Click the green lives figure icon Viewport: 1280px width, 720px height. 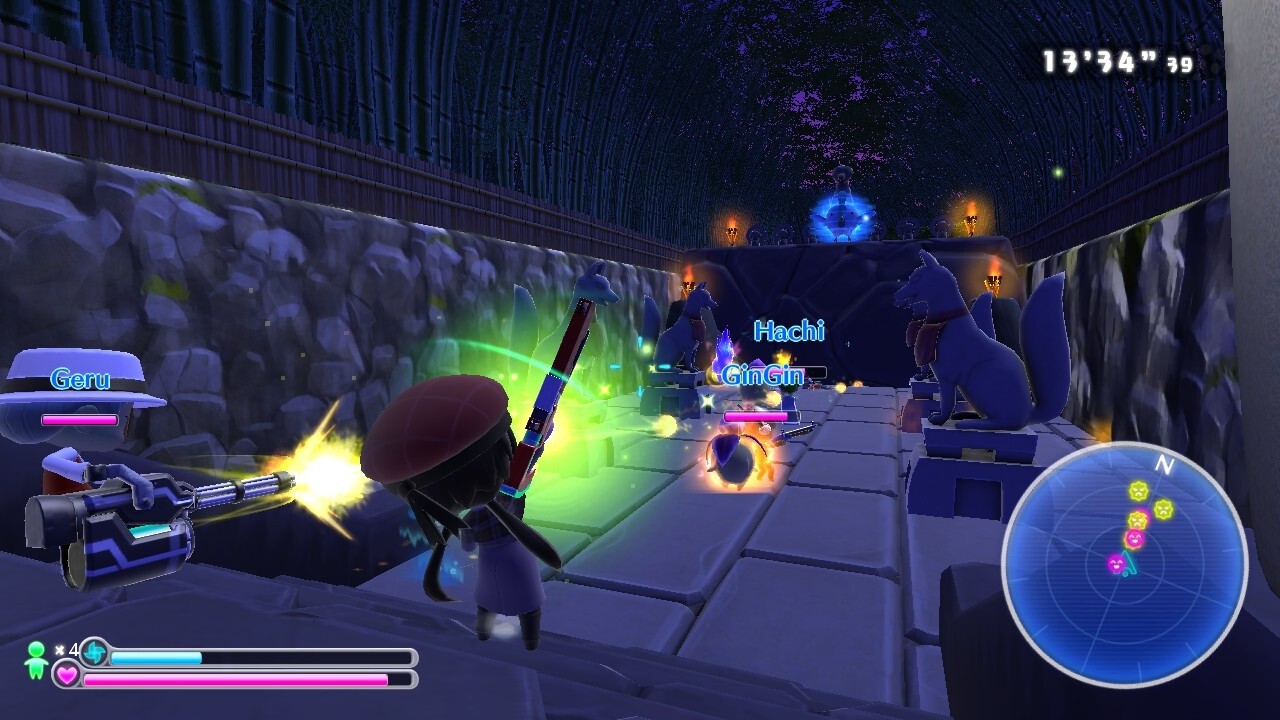coord(36,660)
